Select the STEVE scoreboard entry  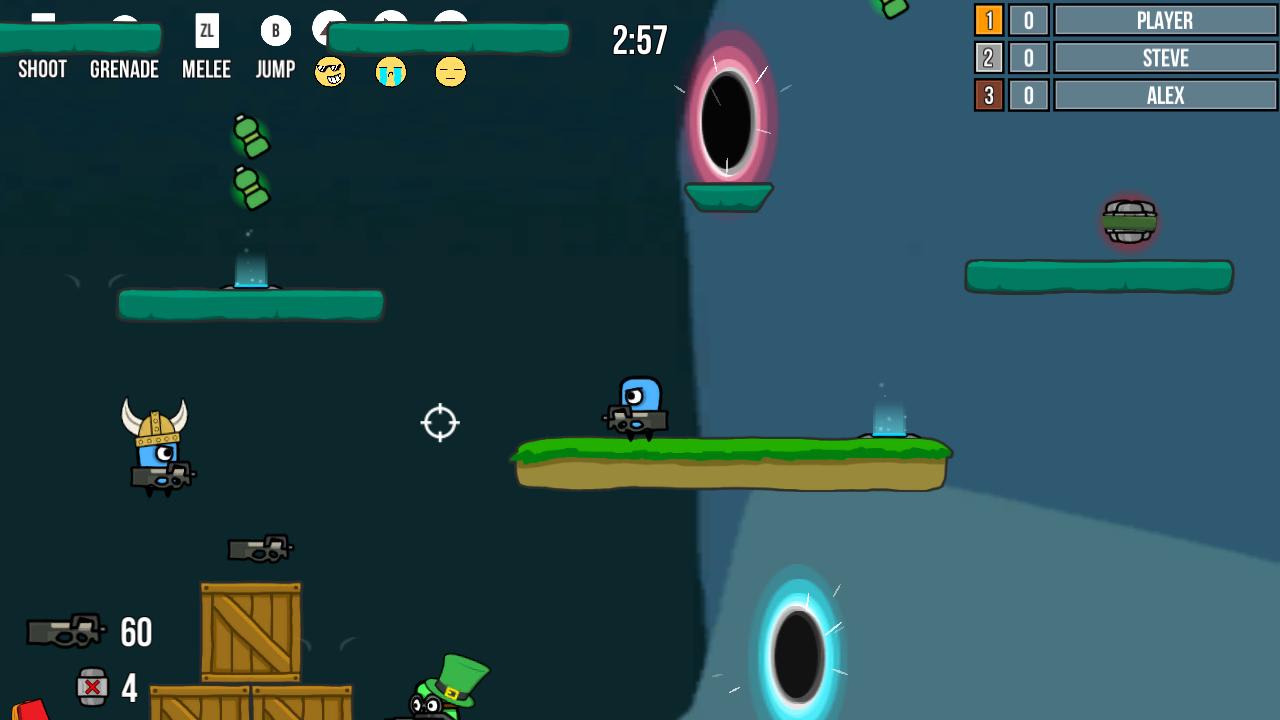point(1164,58)
